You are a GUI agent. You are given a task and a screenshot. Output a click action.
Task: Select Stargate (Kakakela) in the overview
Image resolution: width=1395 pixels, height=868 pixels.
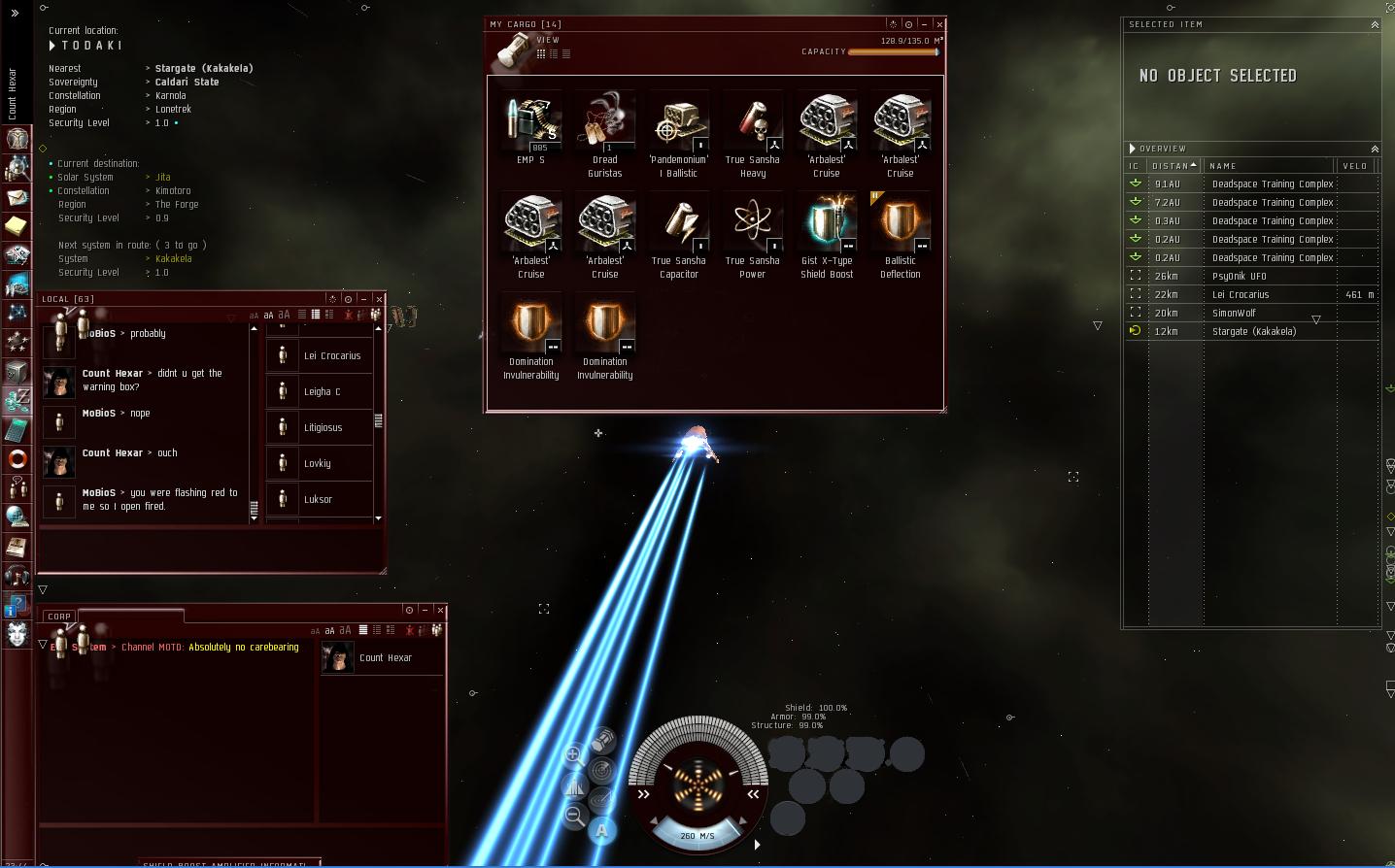[x=1253, y=331]
